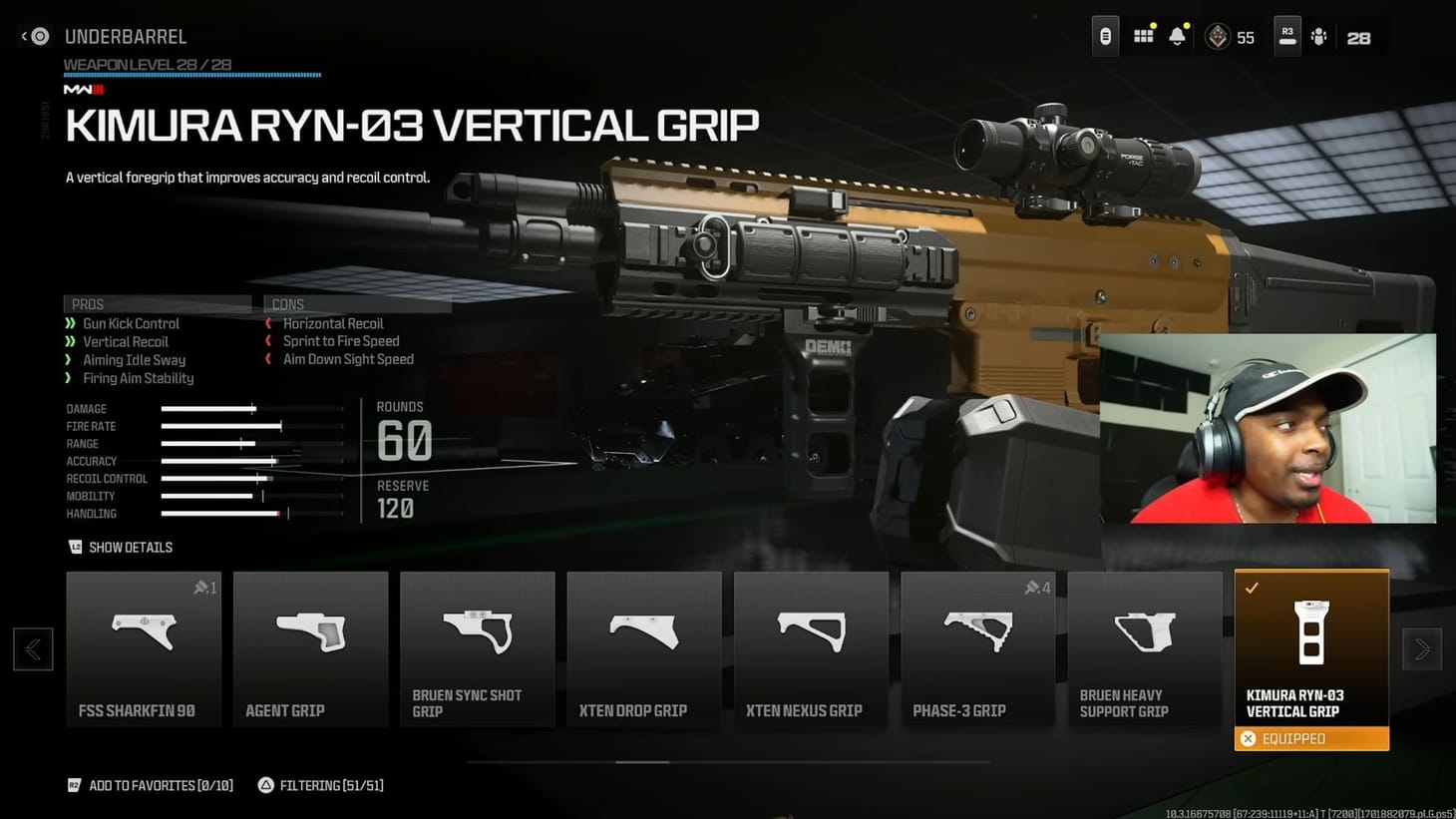The height and width of the screenshot is (819, 1456).
Task: Switch to the Pros section header
Action: coord(88,303)
